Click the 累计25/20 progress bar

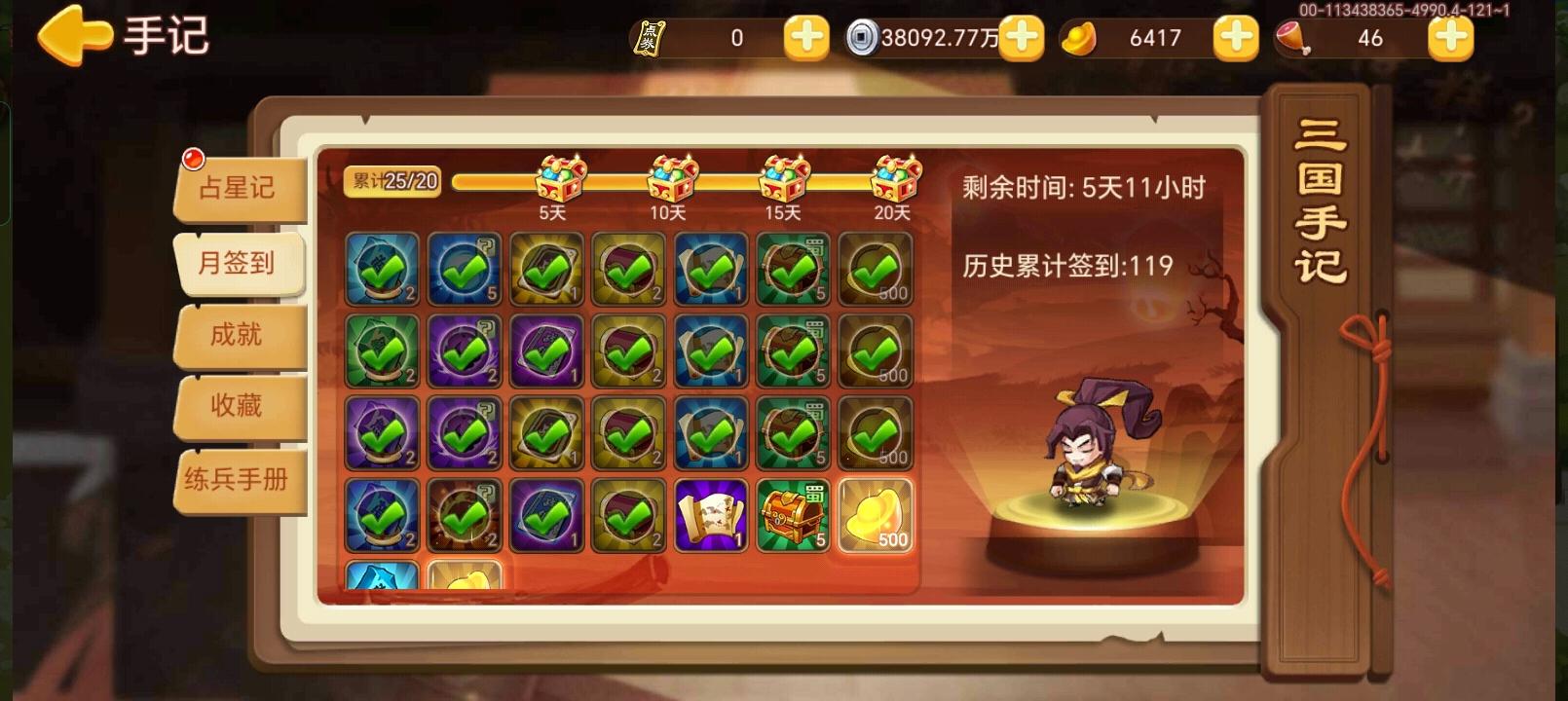point(393,180)
